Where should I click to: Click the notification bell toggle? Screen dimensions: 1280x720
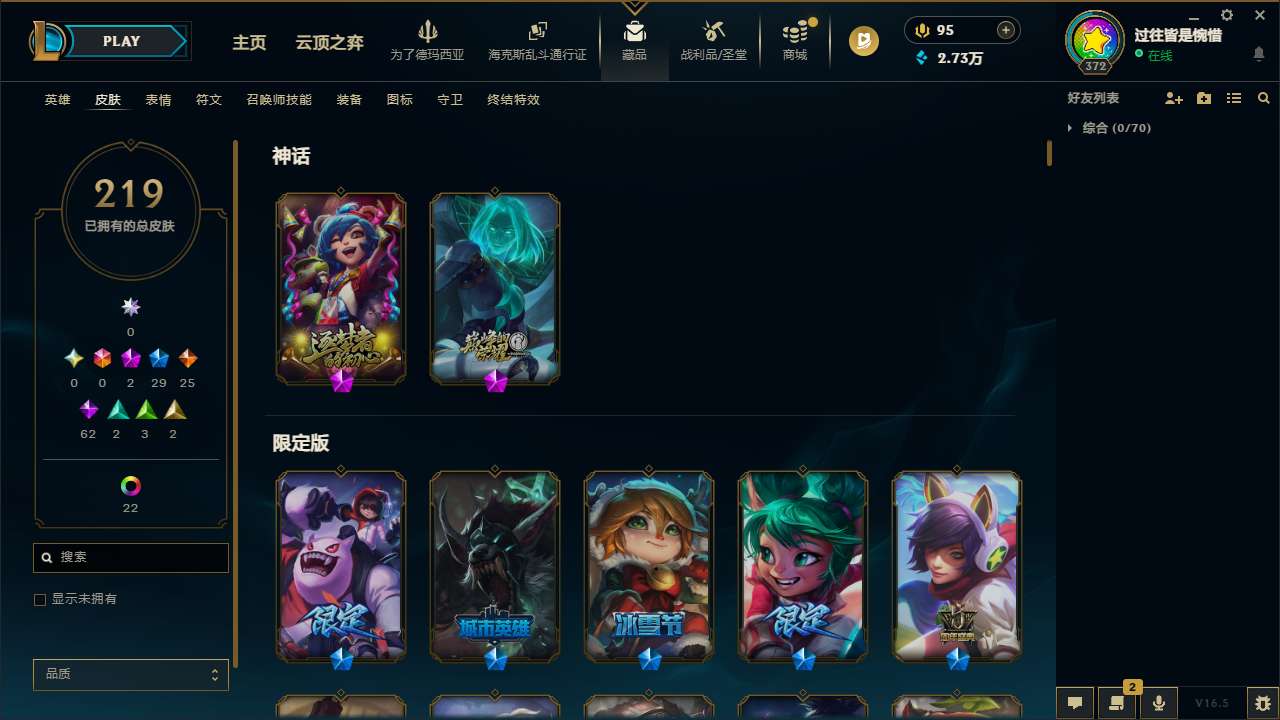[x=1259, y=55]
